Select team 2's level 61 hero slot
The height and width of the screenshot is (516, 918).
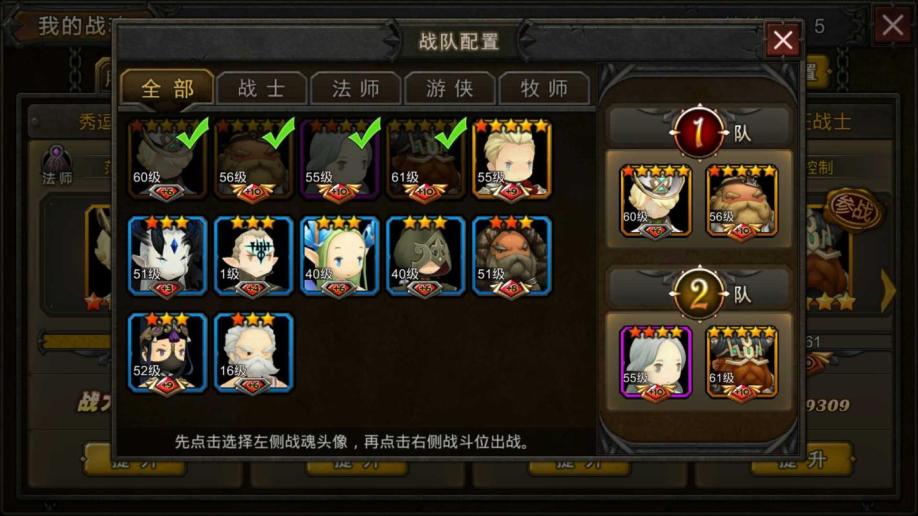point(742,362)
